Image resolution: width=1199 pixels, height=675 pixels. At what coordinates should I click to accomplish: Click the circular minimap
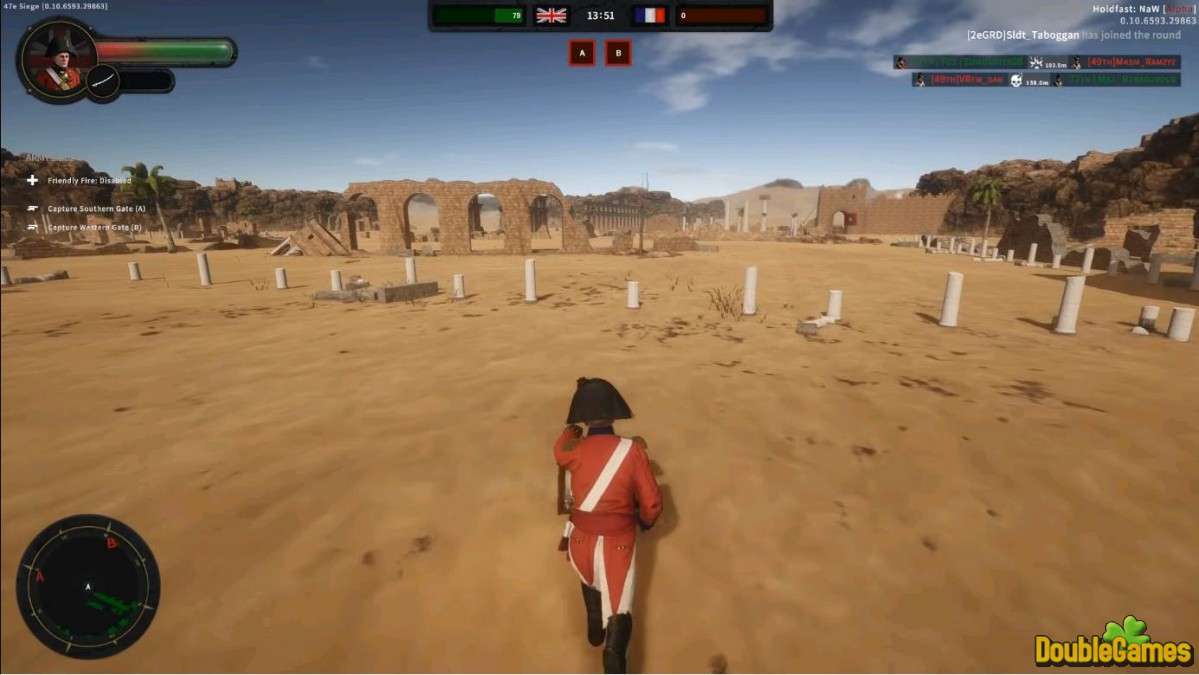[x=88, y=586]
